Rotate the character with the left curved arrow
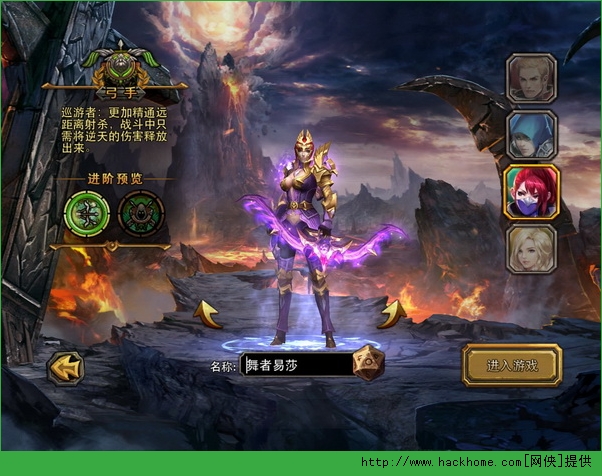Image resolution: width=602 pixels, height=476 pixels. [207, 313]
